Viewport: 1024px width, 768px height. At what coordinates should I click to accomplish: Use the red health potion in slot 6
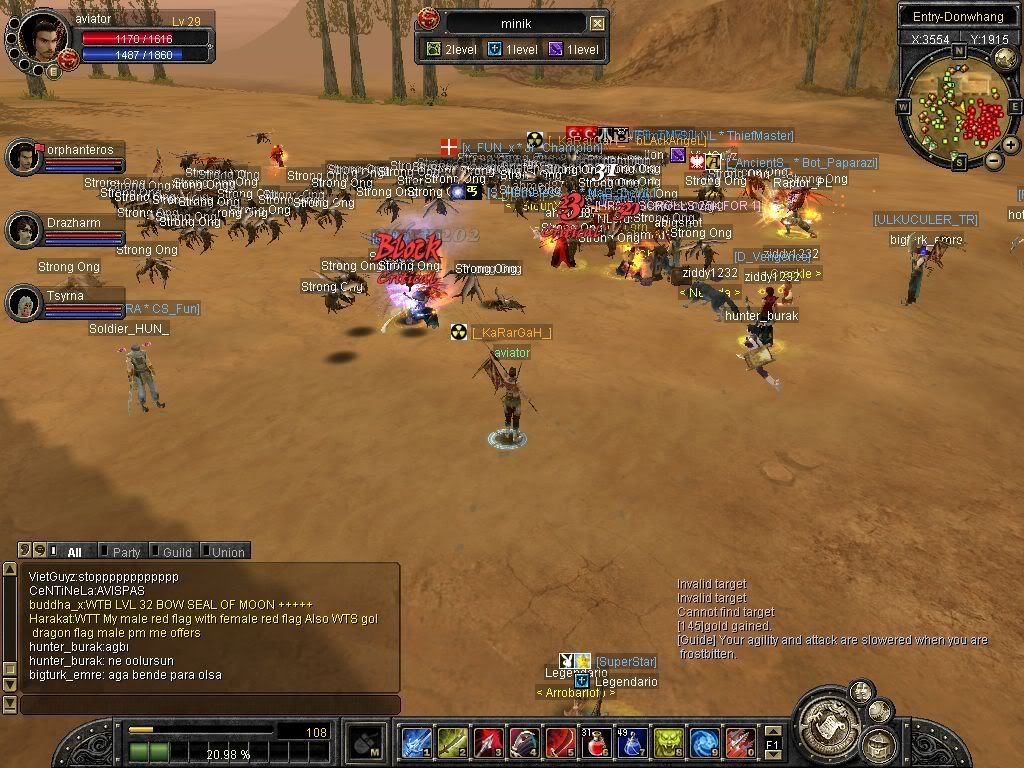pyautogui.click(x=597, y=742)
